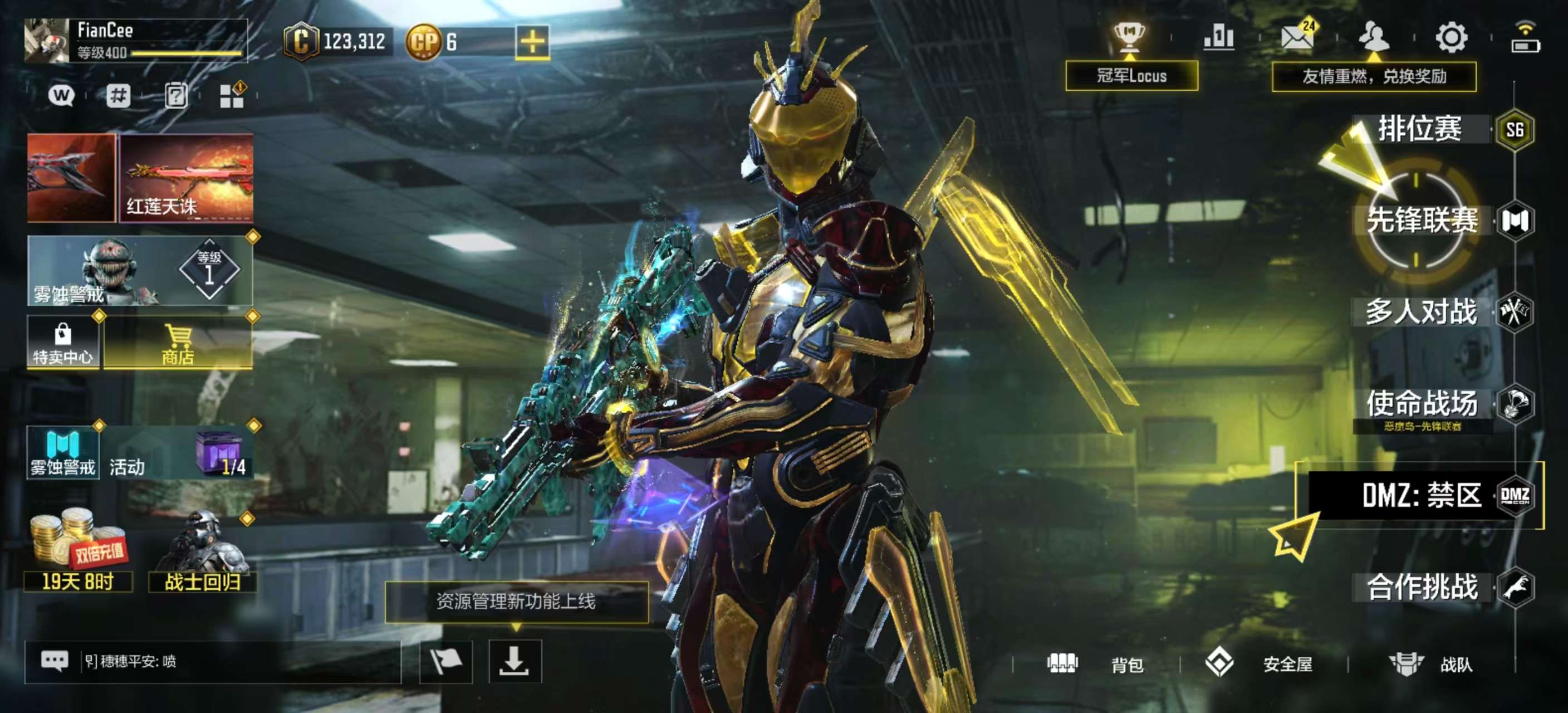This screenshot has width=1568, height=713.
Task: Add more CP currency with plus button
Action: coord(532,42)
